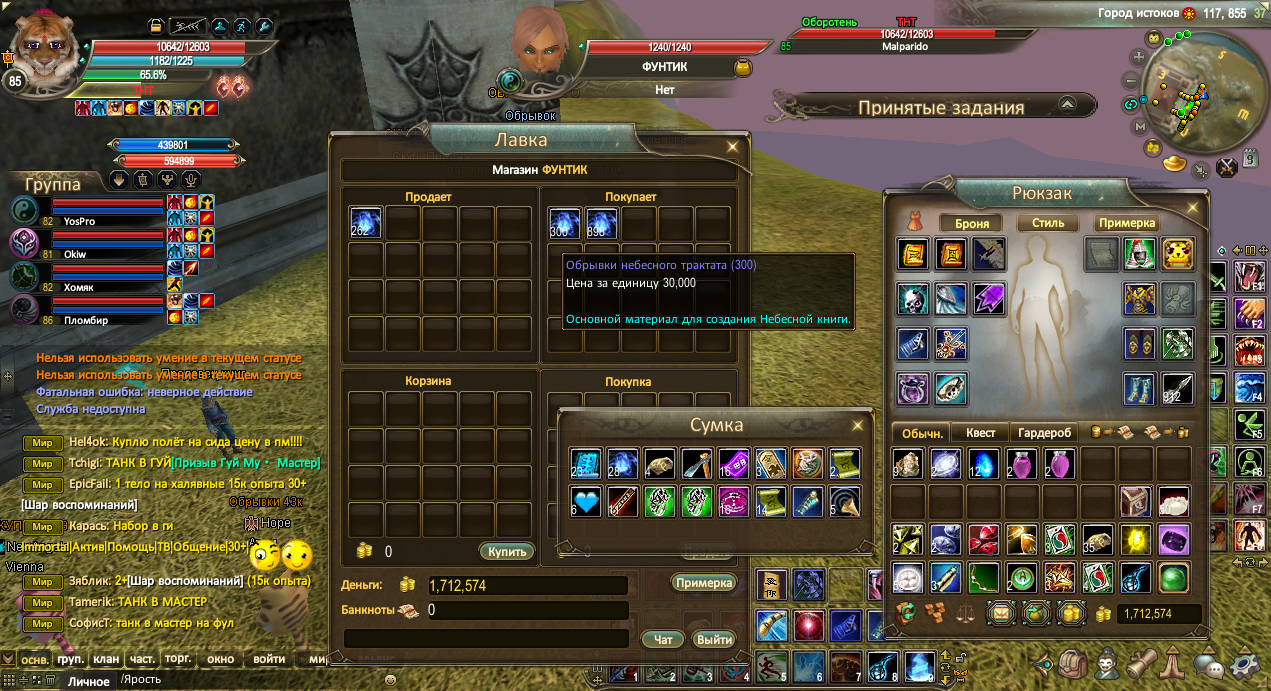Select the blue heart item in Сумка

586,501
